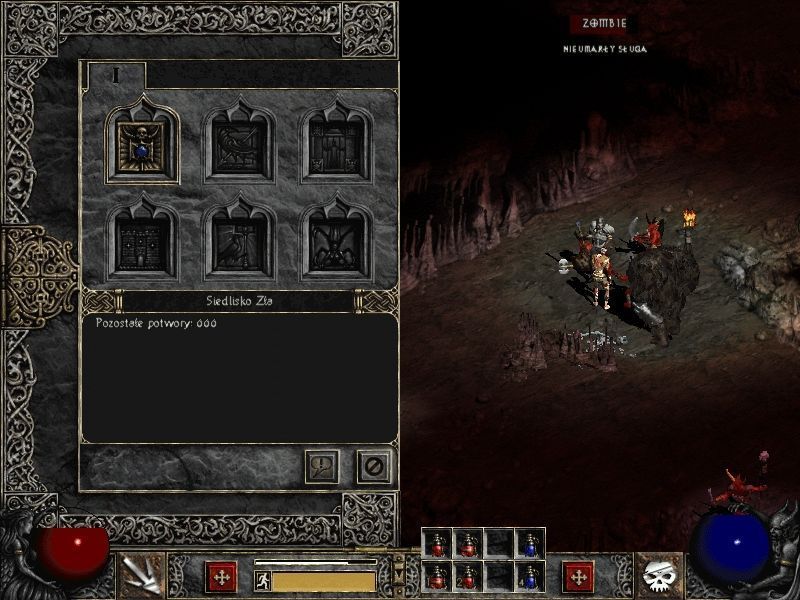Click the red cross button beside skull skill
This screenshot has width=800, height=600.
578,577
